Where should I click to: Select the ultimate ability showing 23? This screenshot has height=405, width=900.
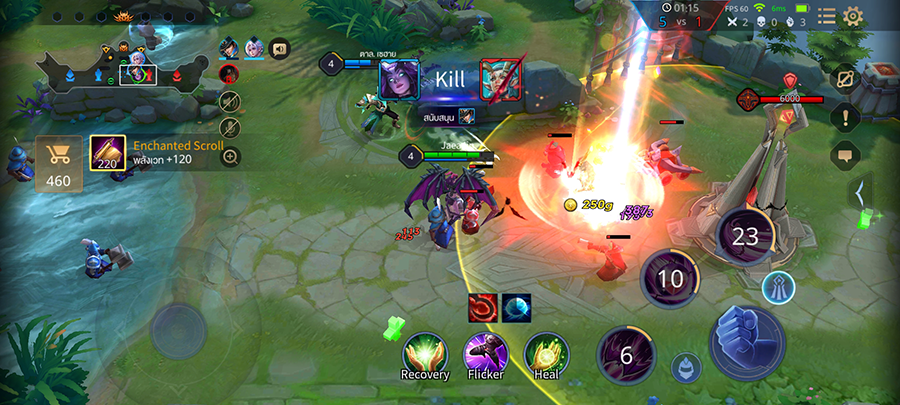coord(746,237)
